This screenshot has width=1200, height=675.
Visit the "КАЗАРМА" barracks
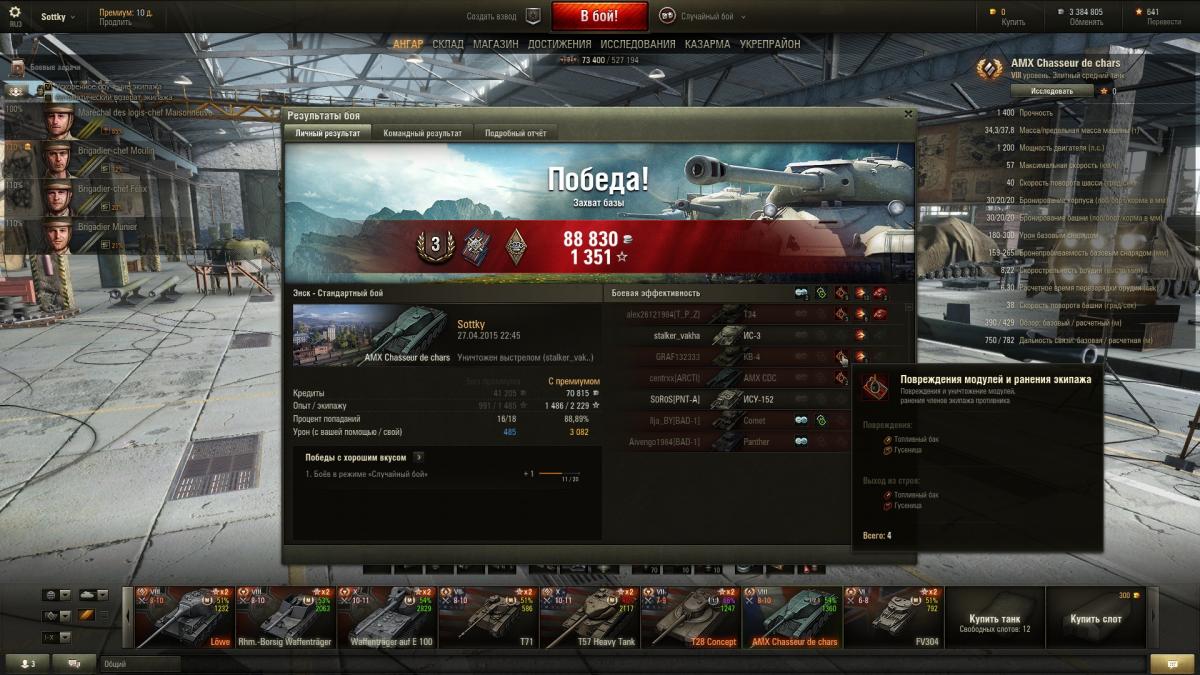[x=708, y=44]
